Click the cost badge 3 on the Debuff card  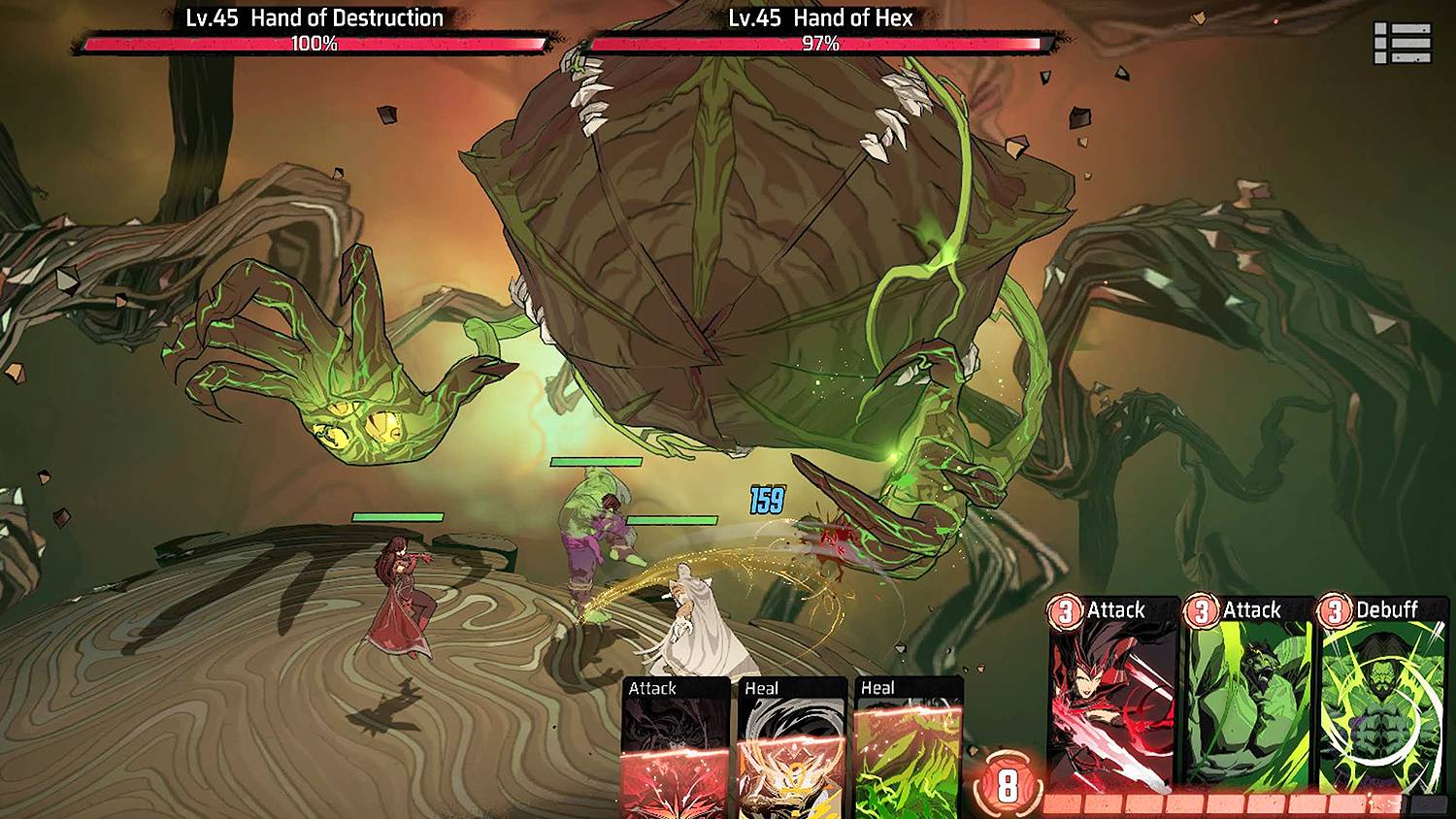pyautogui.click(x=1336, y=610)
